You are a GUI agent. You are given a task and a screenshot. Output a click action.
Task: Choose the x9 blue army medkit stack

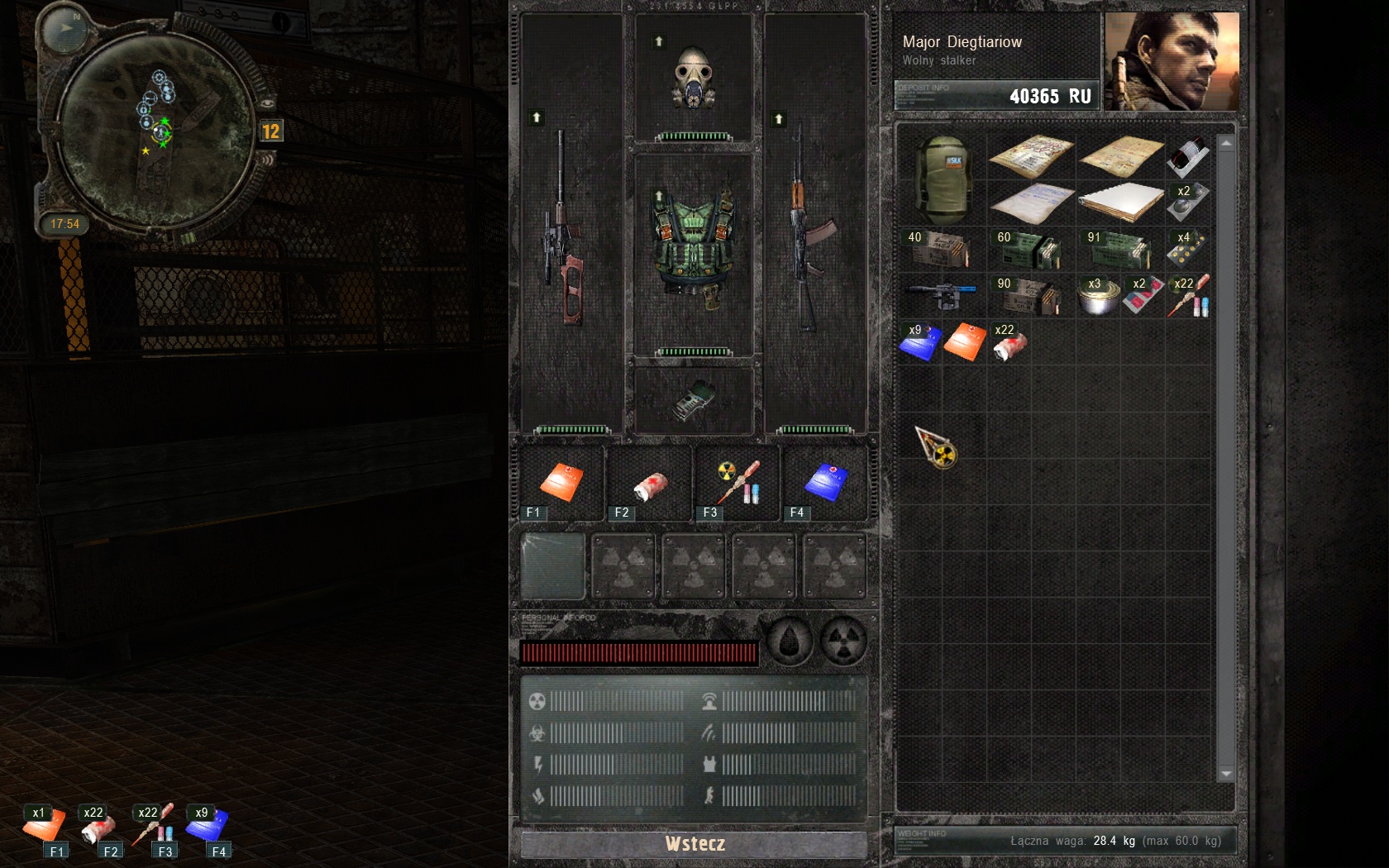pyautogui.click(x=919, y=341)
